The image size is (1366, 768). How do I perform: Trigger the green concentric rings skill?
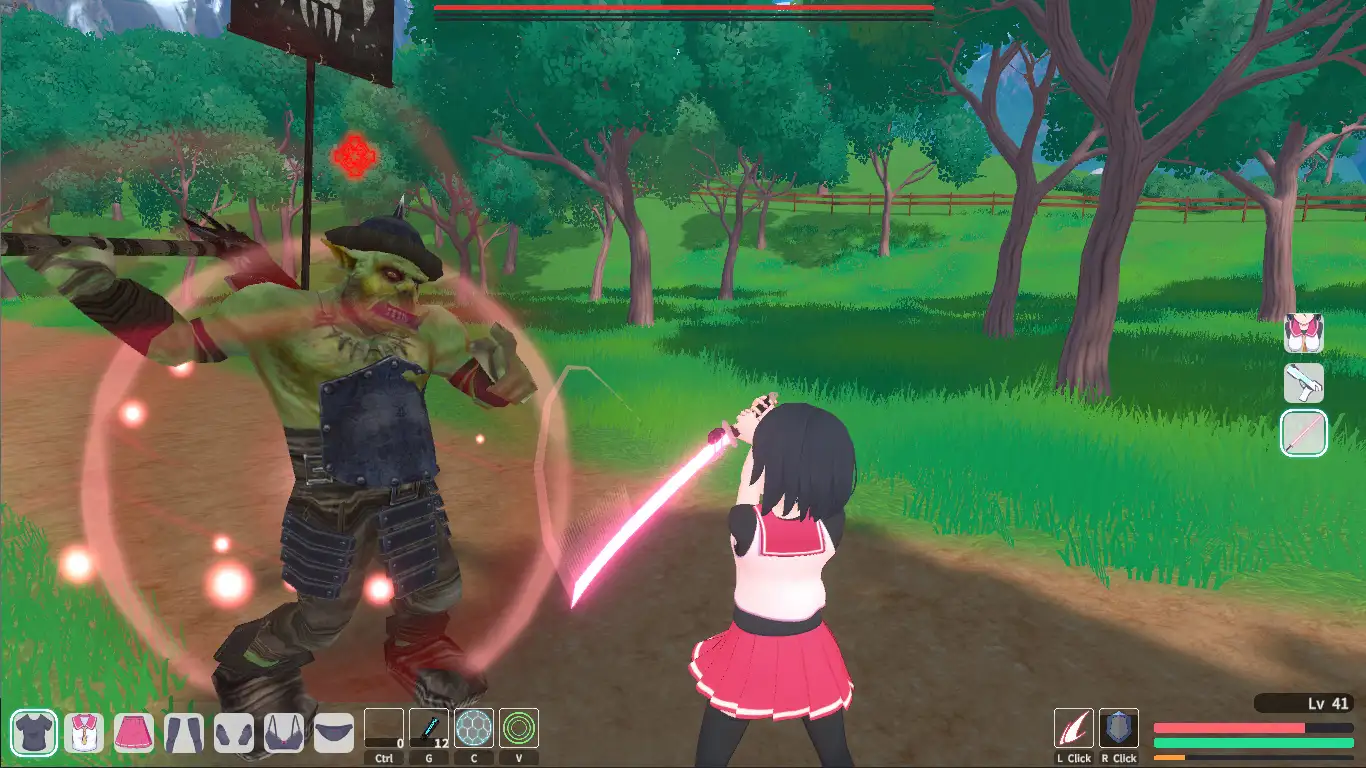point(519,729)
